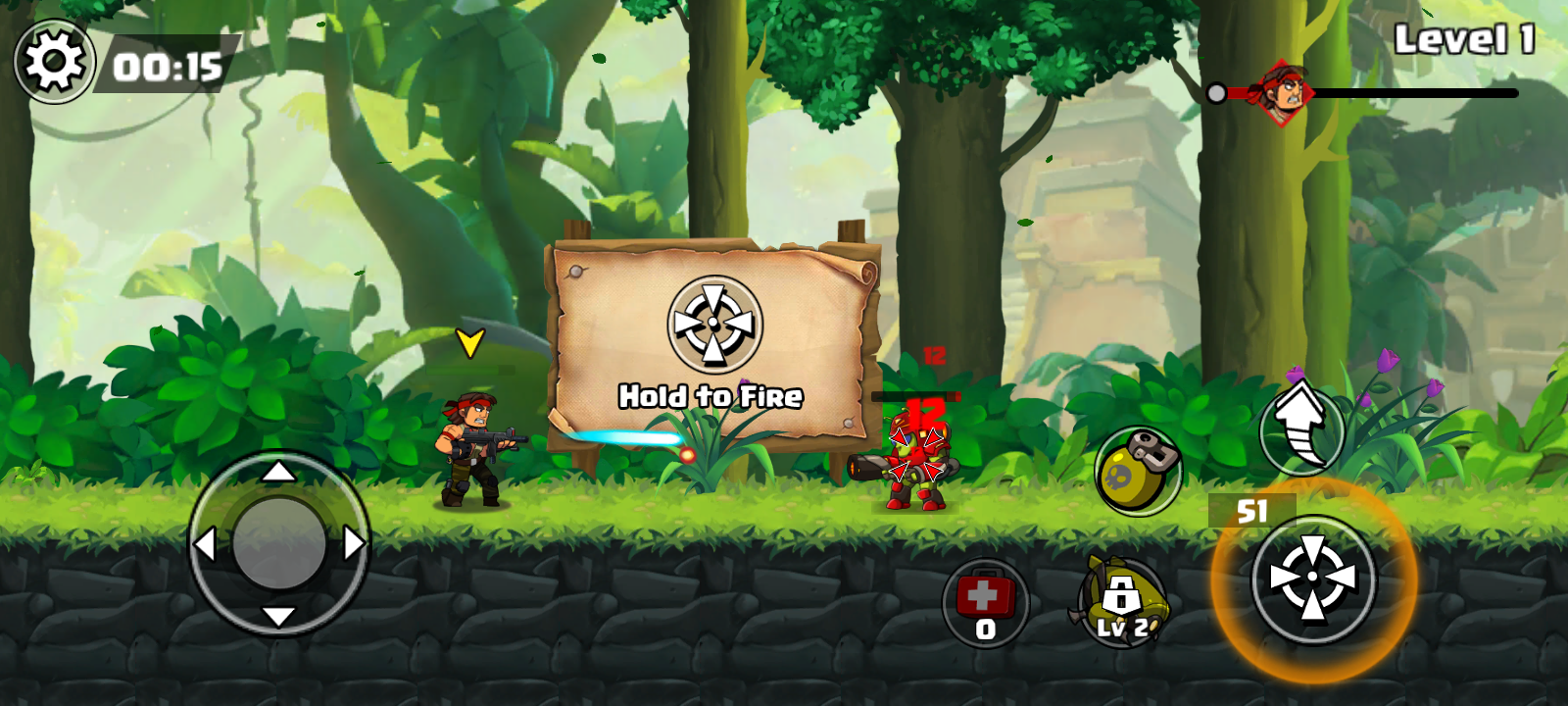Move right with the joystick arrow
This screenshot has width=1568, height=706.
355,543
